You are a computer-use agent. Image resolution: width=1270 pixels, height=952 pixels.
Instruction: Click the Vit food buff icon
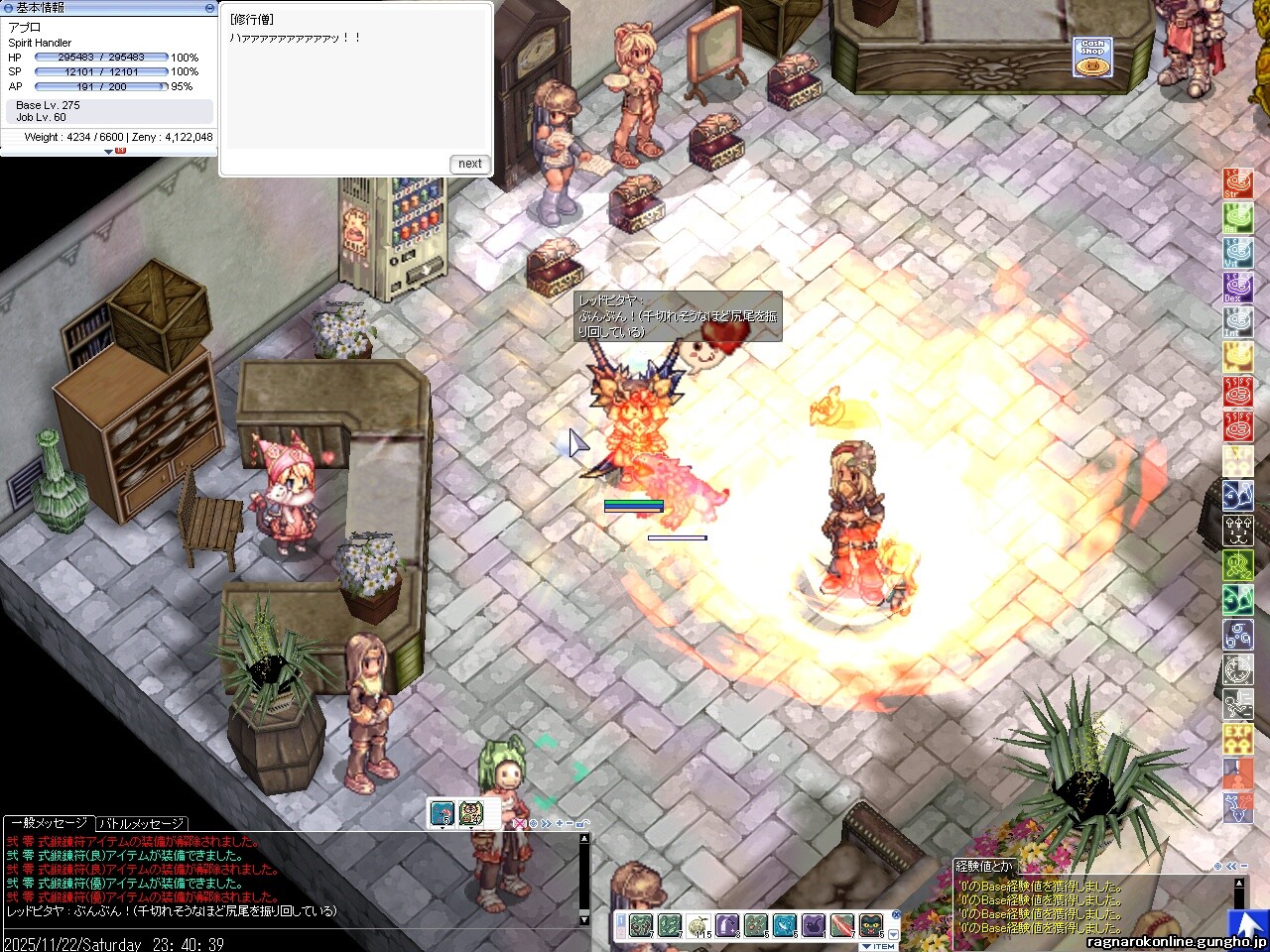click(x=1237, y=252)
